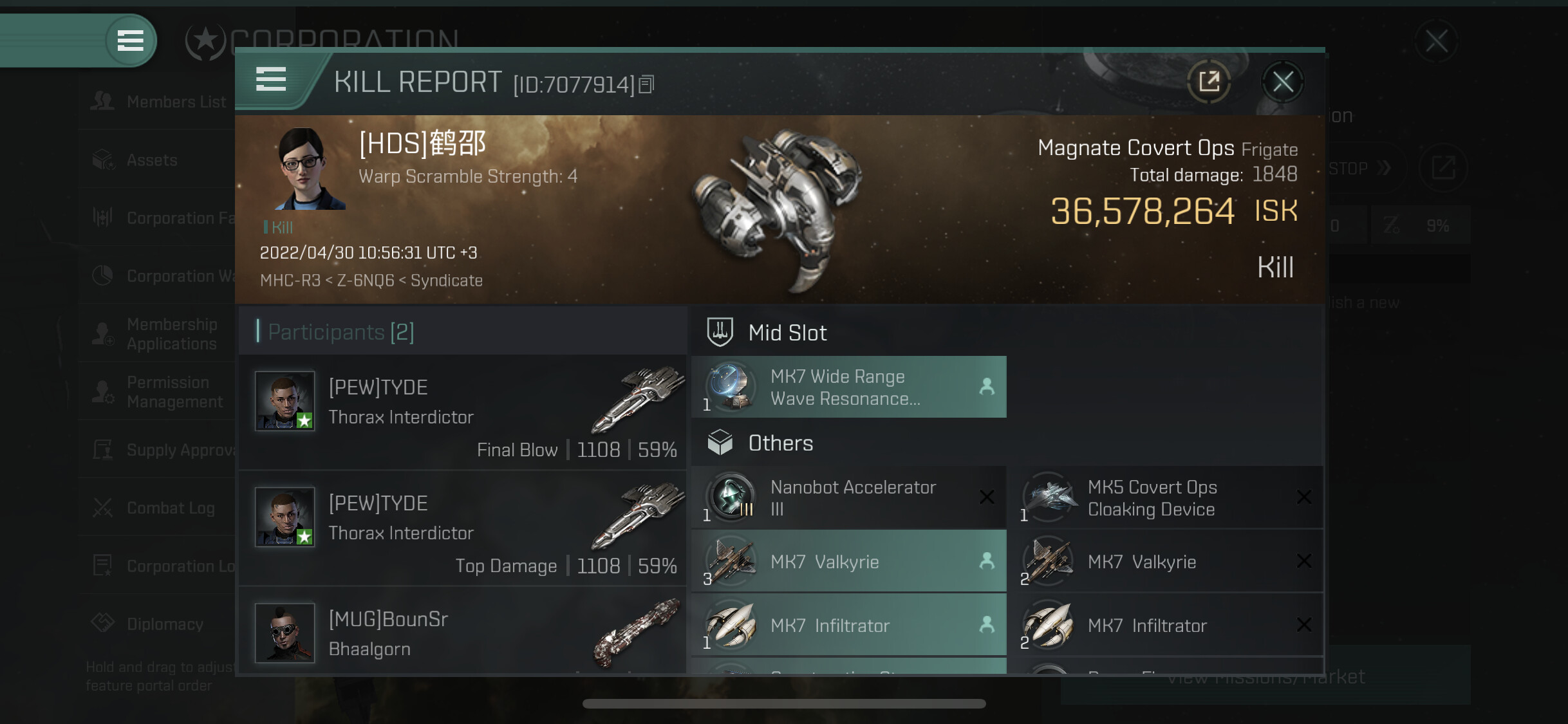This screenshot has width=1568, height=724.
Task: Share the kill report via export icon
Action: click(1209, 82)
